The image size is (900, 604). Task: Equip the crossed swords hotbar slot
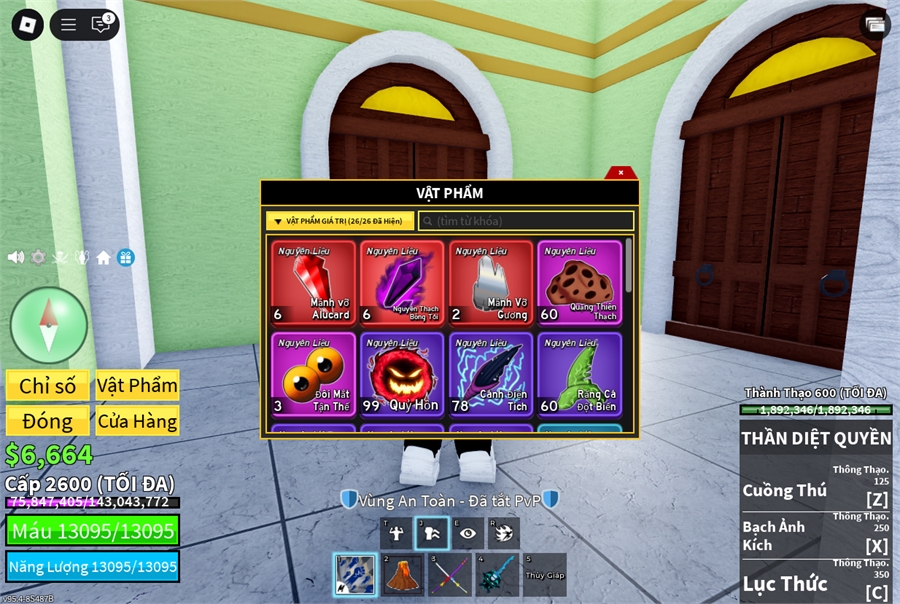coord(450,575)
